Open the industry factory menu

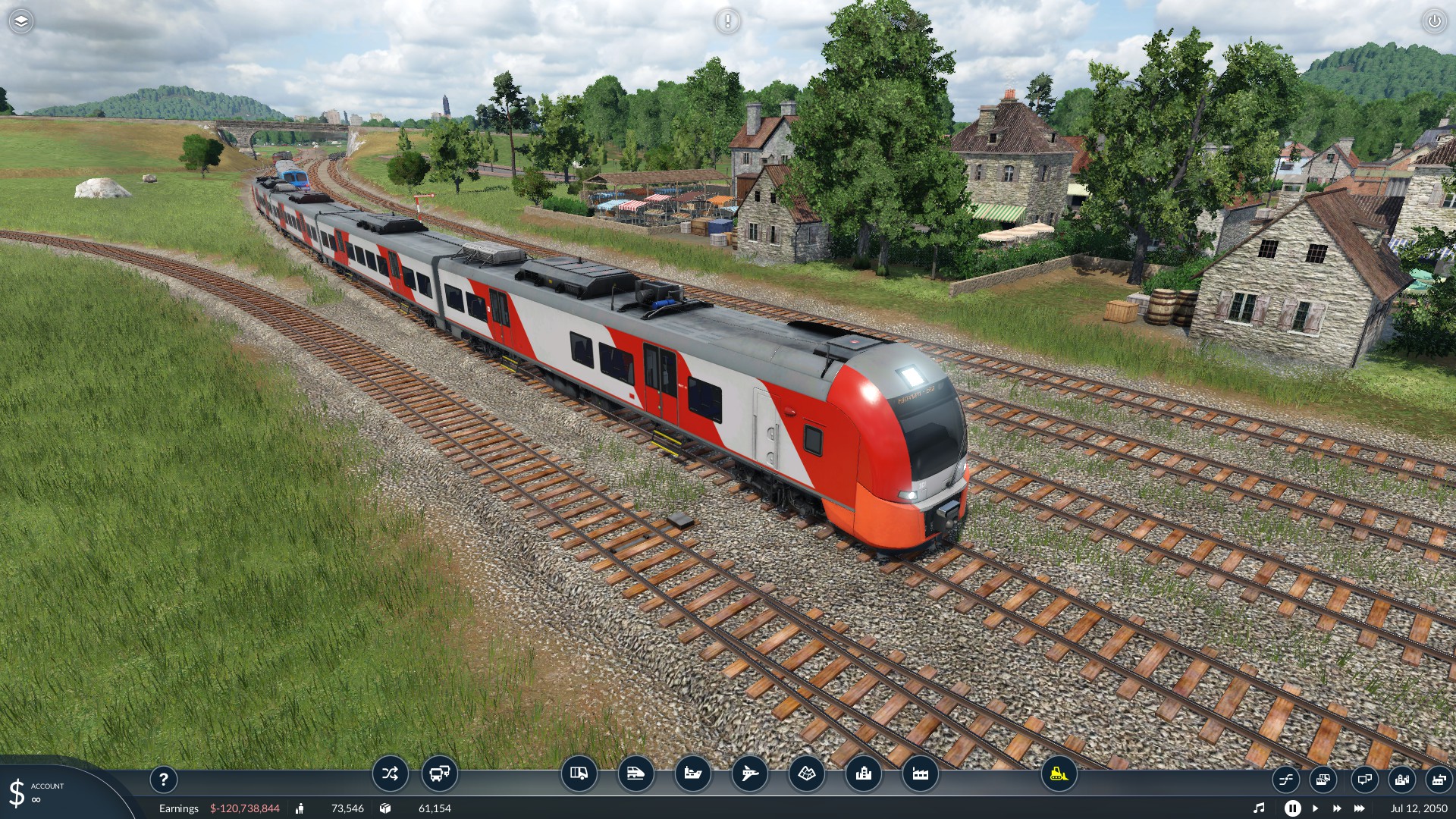tap(920, 773)
